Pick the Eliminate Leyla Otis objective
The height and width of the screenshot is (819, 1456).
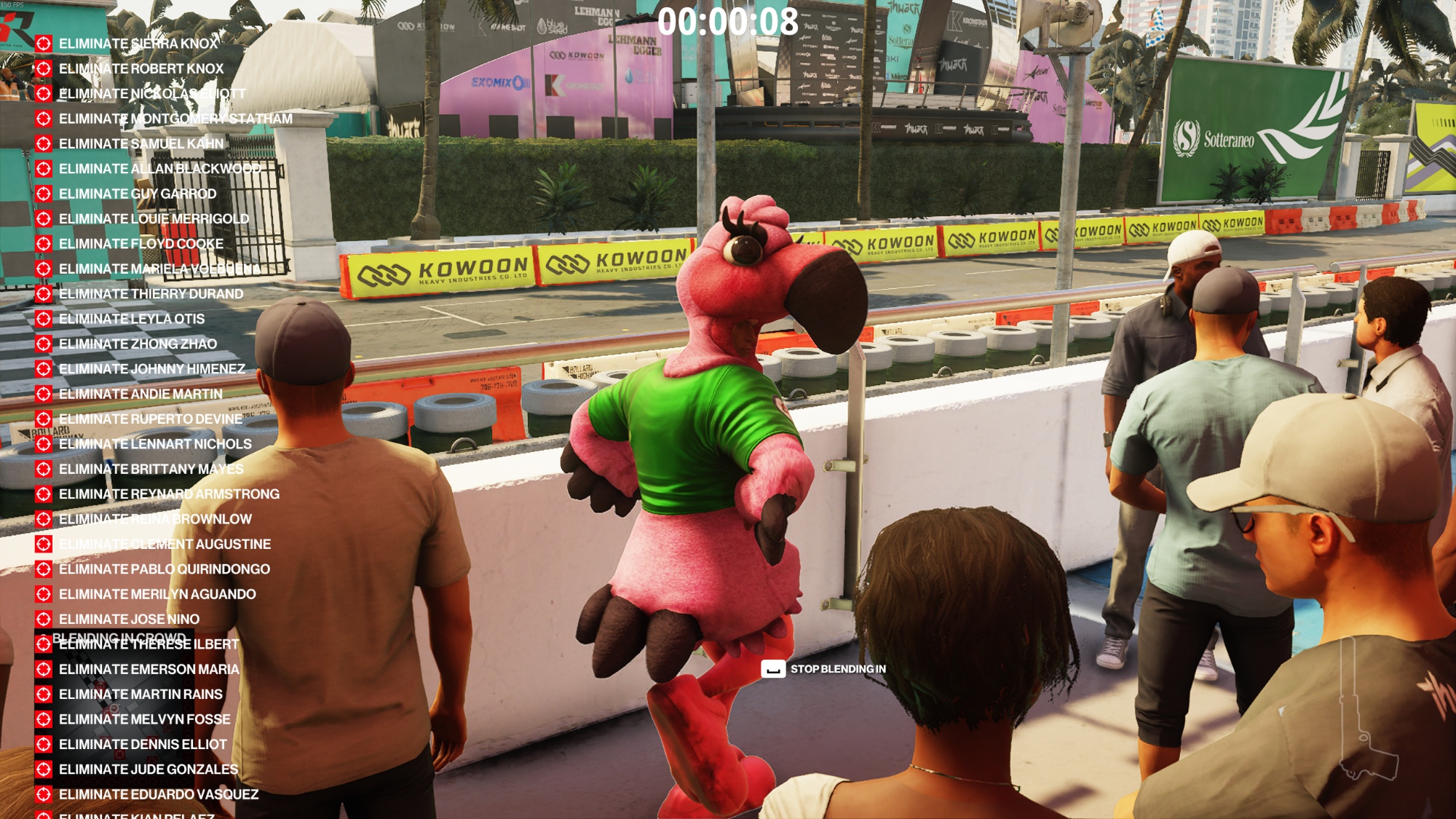pyautogui.click(x=132, y=319)
